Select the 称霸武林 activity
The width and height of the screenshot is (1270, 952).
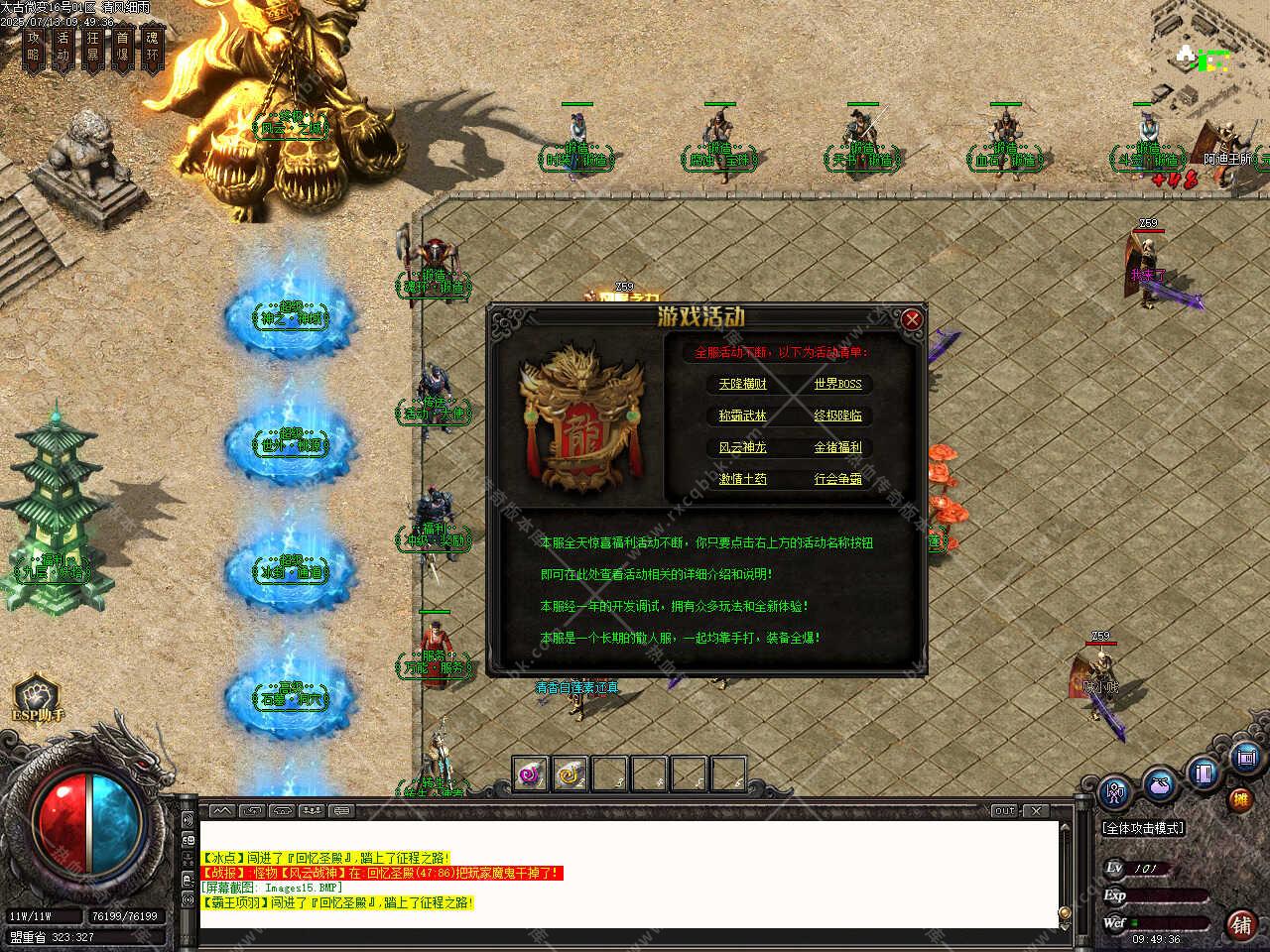point(742,416)
